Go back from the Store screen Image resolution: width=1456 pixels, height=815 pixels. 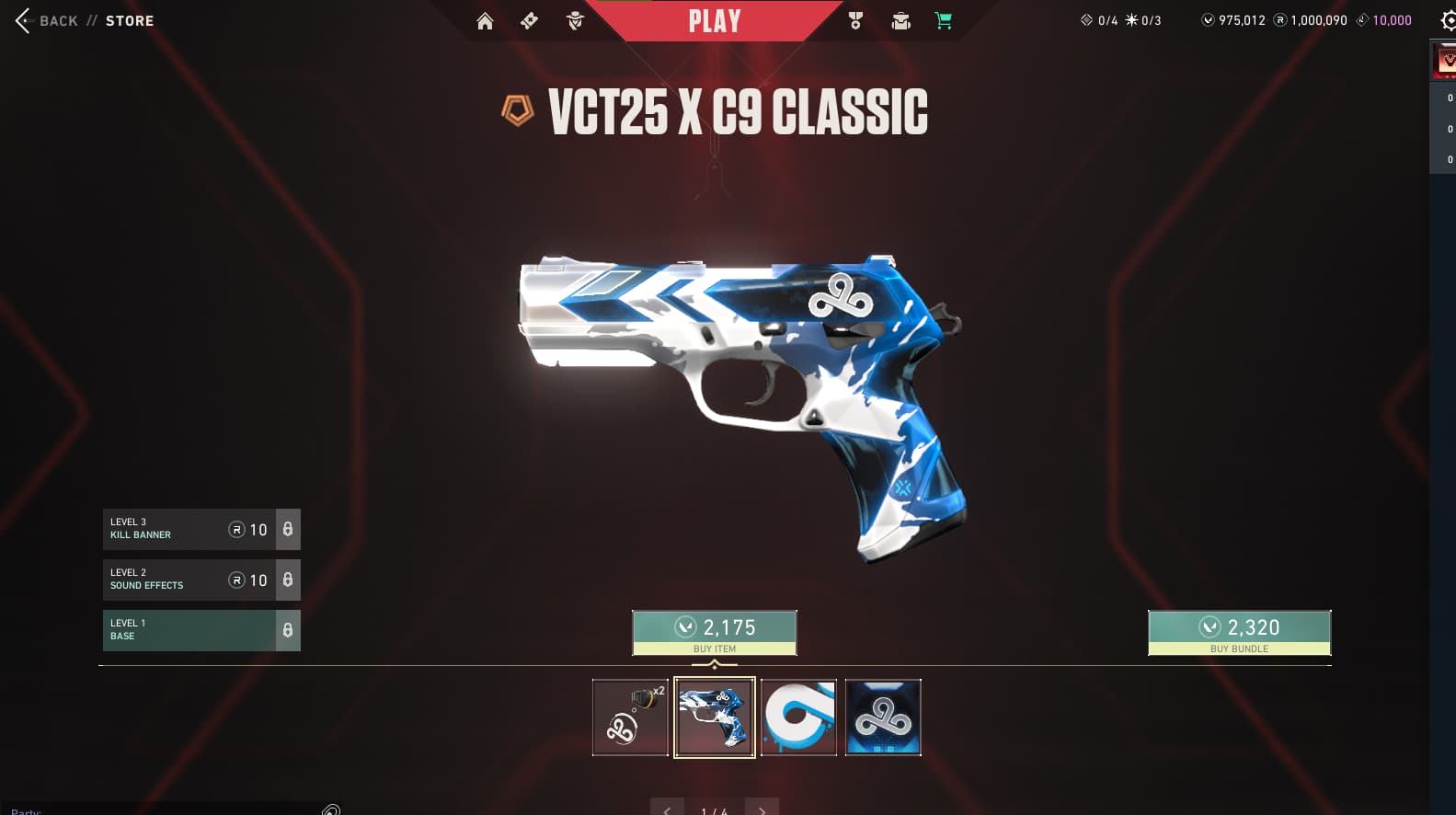tap(46, 20)
